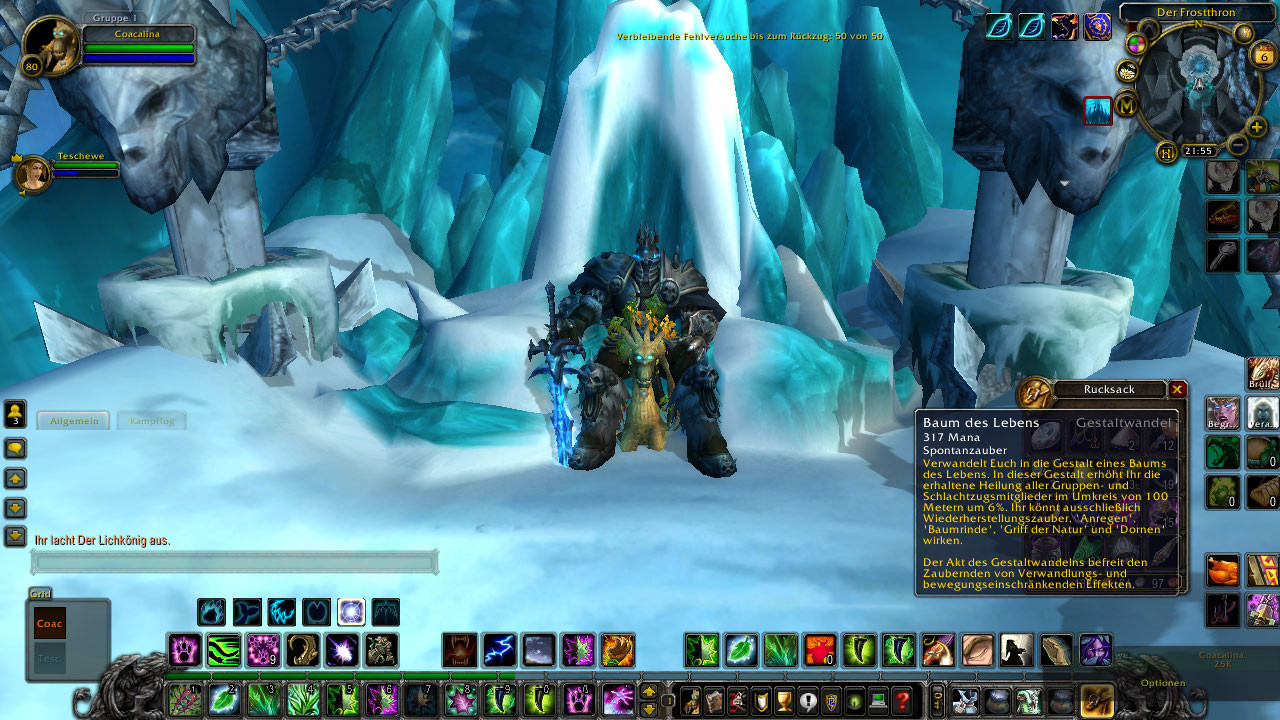Switch to the Kampflog chat tab

pyautogui.click(x=152, y=421)
